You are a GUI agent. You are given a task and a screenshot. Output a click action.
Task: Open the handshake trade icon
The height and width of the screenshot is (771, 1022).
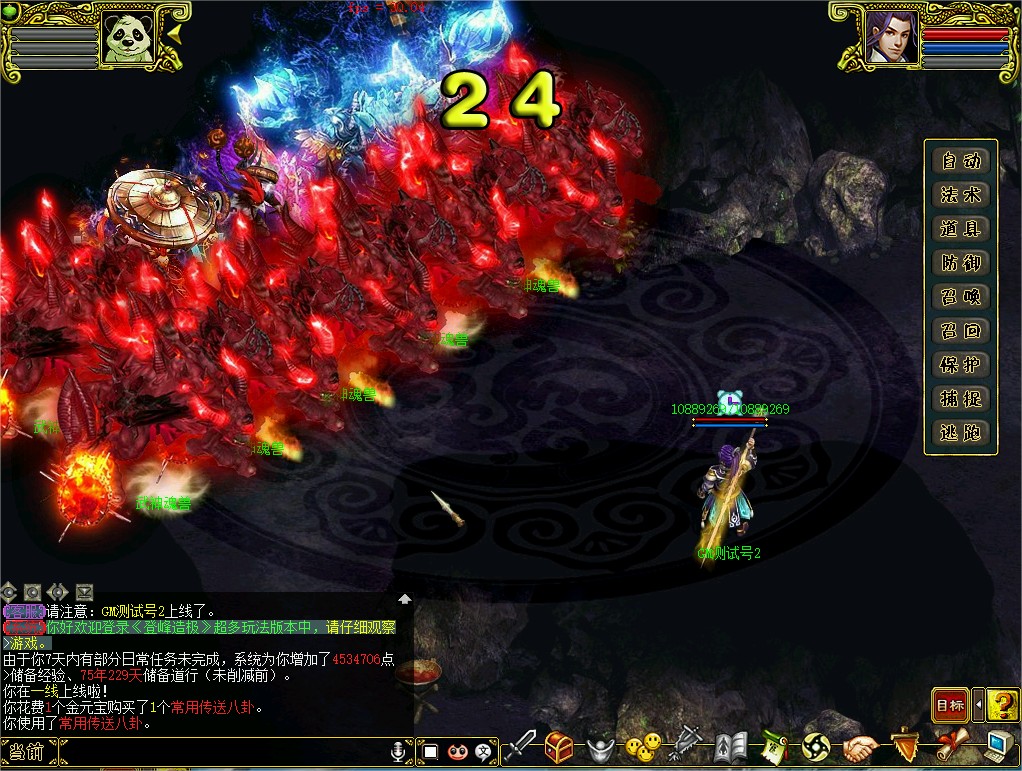(x=859, y=747)
